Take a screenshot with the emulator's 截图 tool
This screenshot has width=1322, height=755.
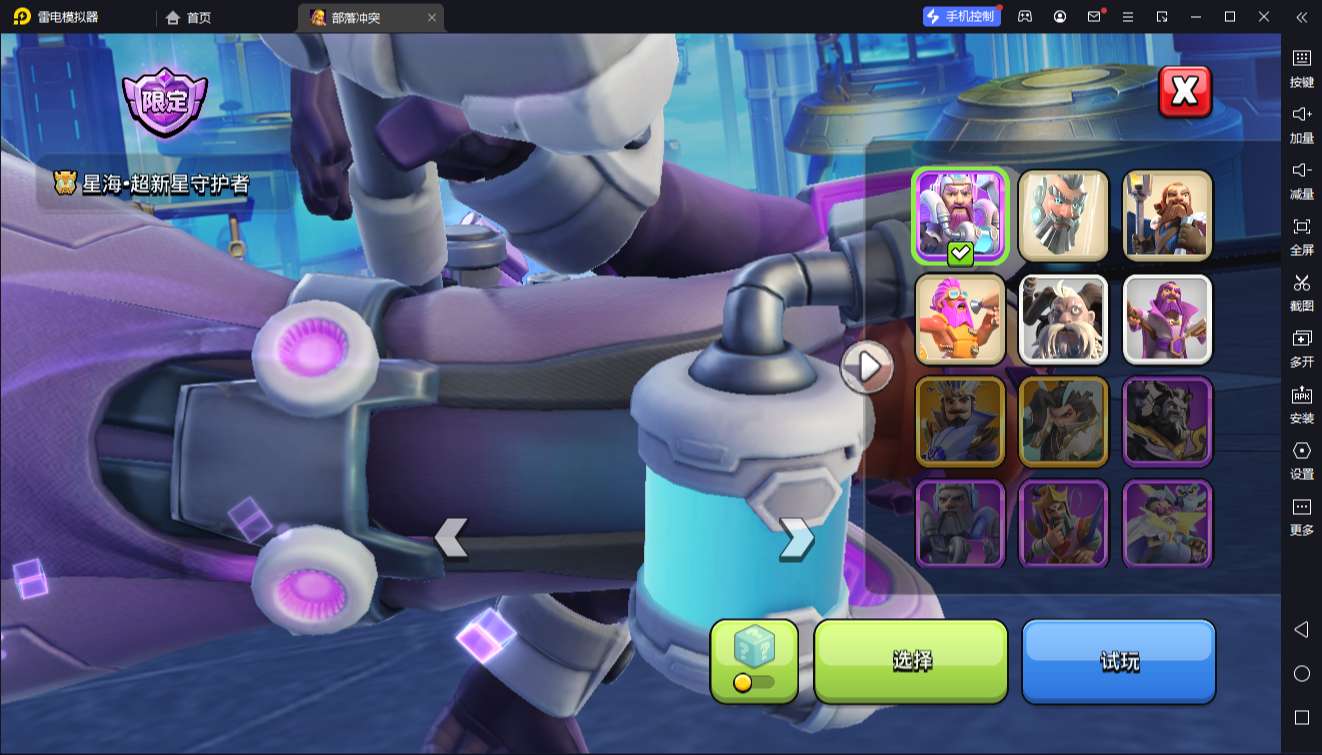pos(1301,292)
